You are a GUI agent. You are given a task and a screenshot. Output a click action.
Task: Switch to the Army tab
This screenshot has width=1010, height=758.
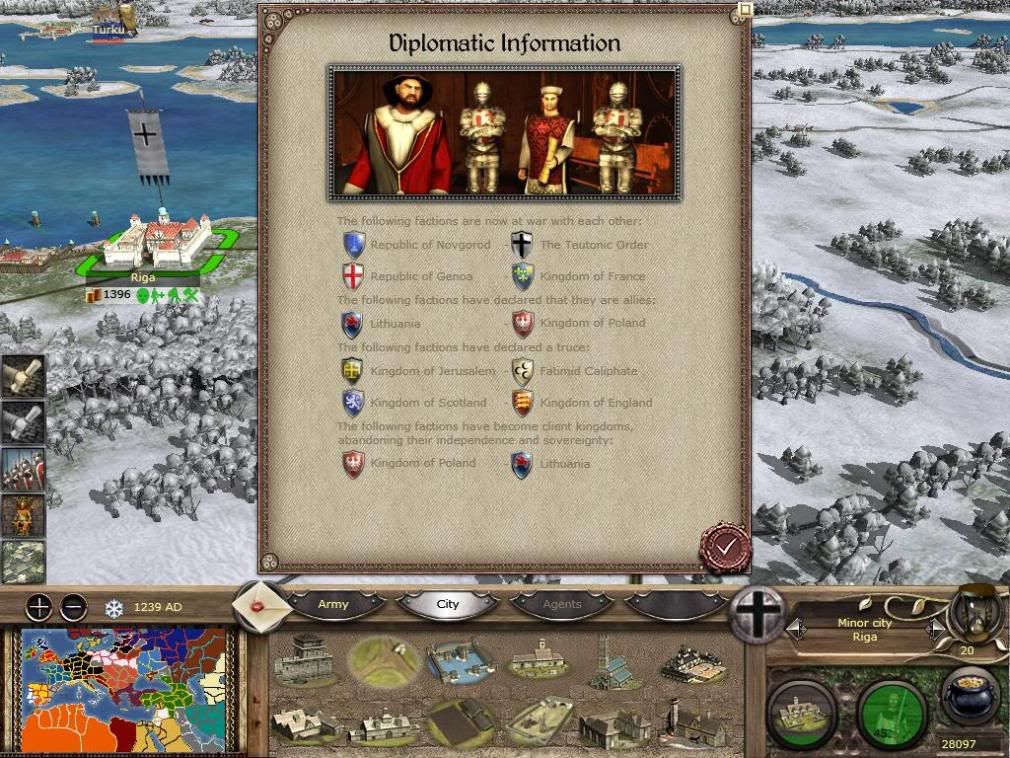click(x=333, y=604)
